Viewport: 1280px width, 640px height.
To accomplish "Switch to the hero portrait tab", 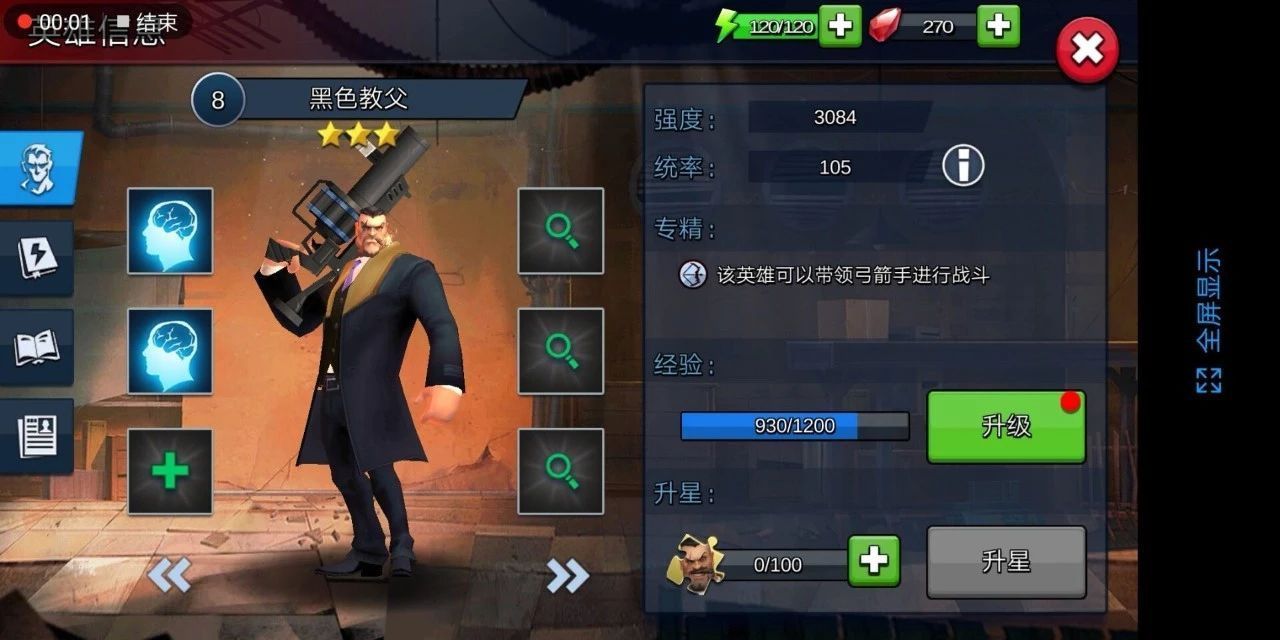I will [x=38, y=168].
